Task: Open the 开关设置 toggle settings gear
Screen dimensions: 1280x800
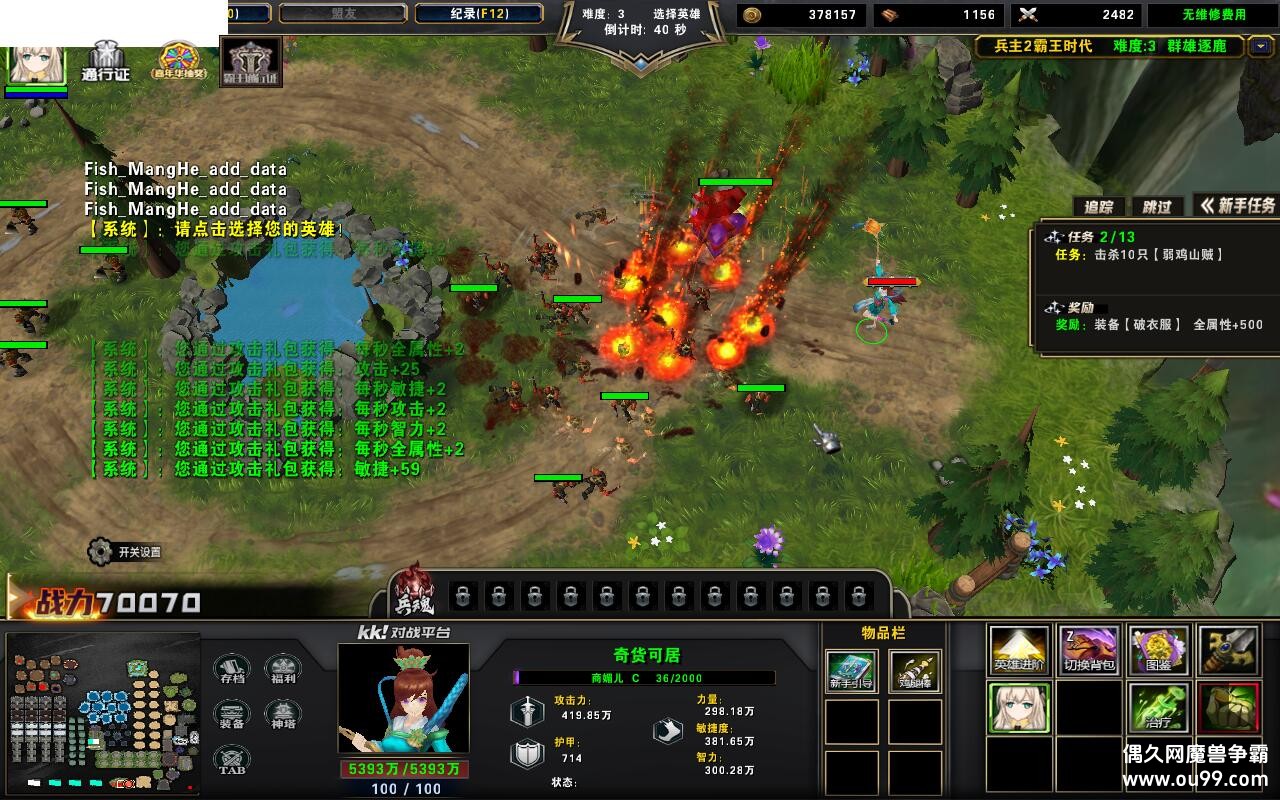Action: [100, 551]
